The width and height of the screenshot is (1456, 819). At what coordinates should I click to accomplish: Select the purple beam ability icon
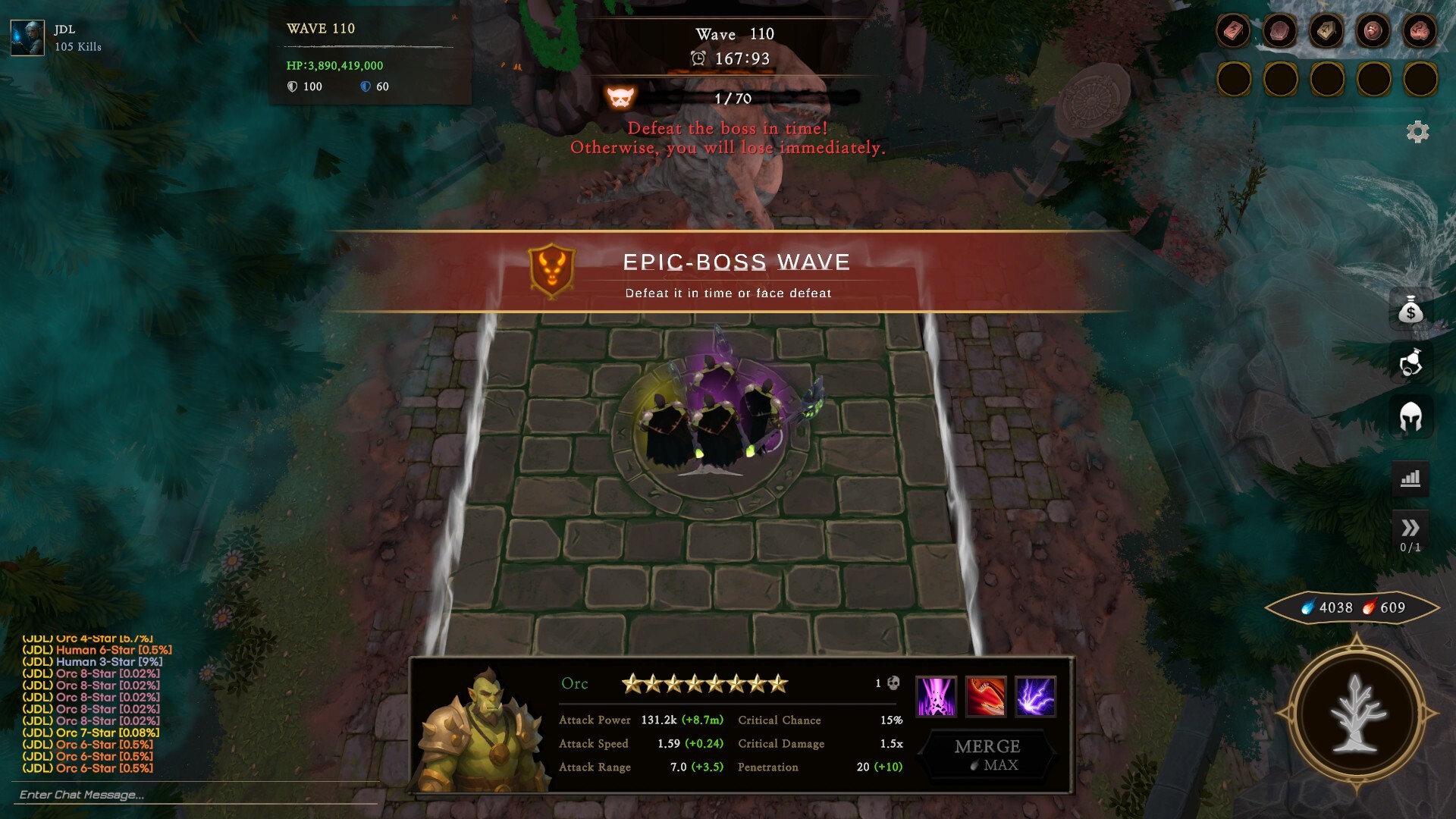(x=936, y=696)
